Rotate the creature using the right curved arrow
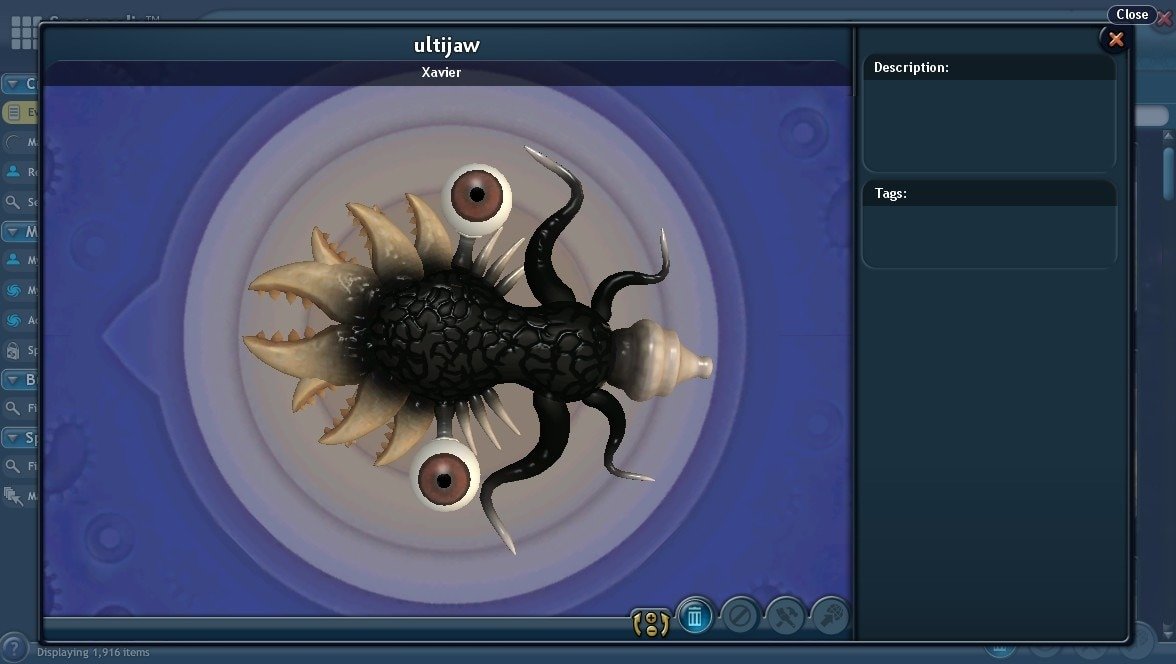The width and height of the screenshot is (1176, 664). point(665,623)
